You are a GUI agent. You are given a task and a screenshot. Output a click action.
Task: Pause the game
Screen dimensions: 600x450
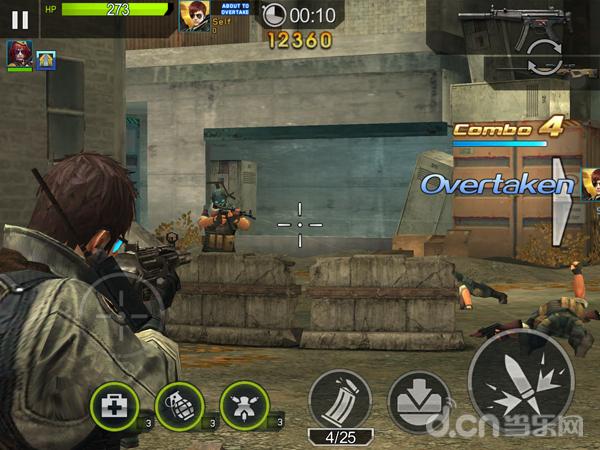tap(19, 18)
